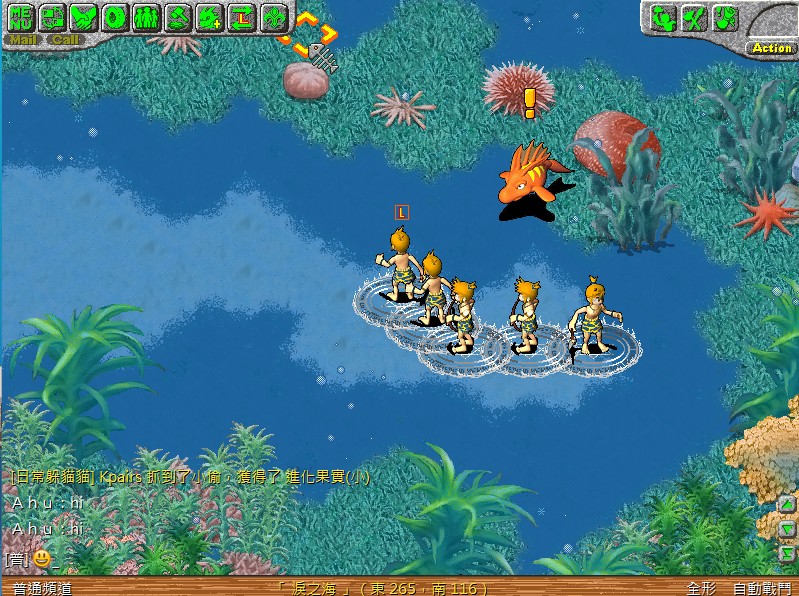The height and width of the screenshot is (596, 799).
Task: Toggle the 全形 full-width input mode
Action: 701,588
